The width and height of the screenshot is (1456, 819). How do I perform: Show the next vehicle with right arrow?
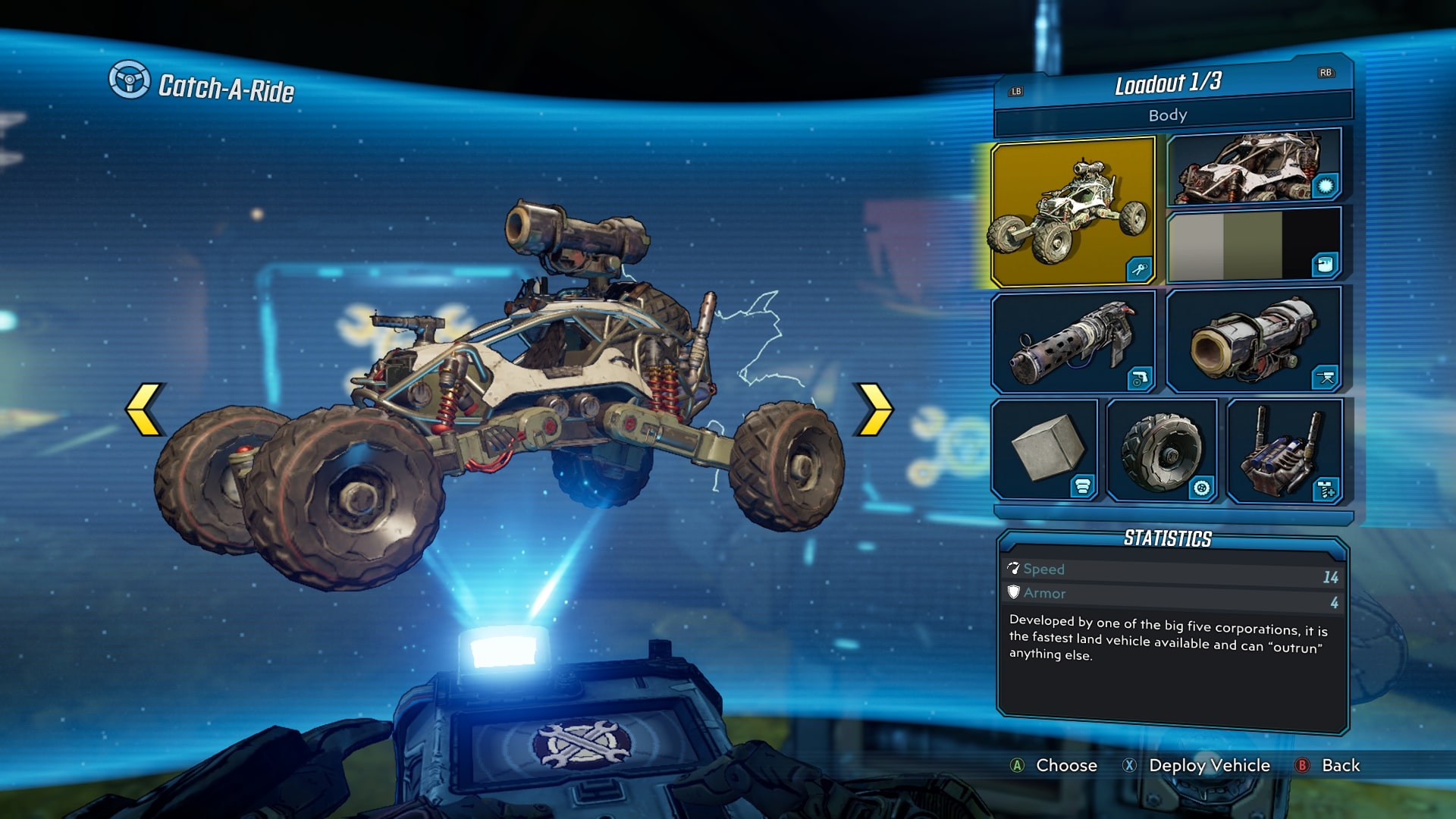point(874,409)
